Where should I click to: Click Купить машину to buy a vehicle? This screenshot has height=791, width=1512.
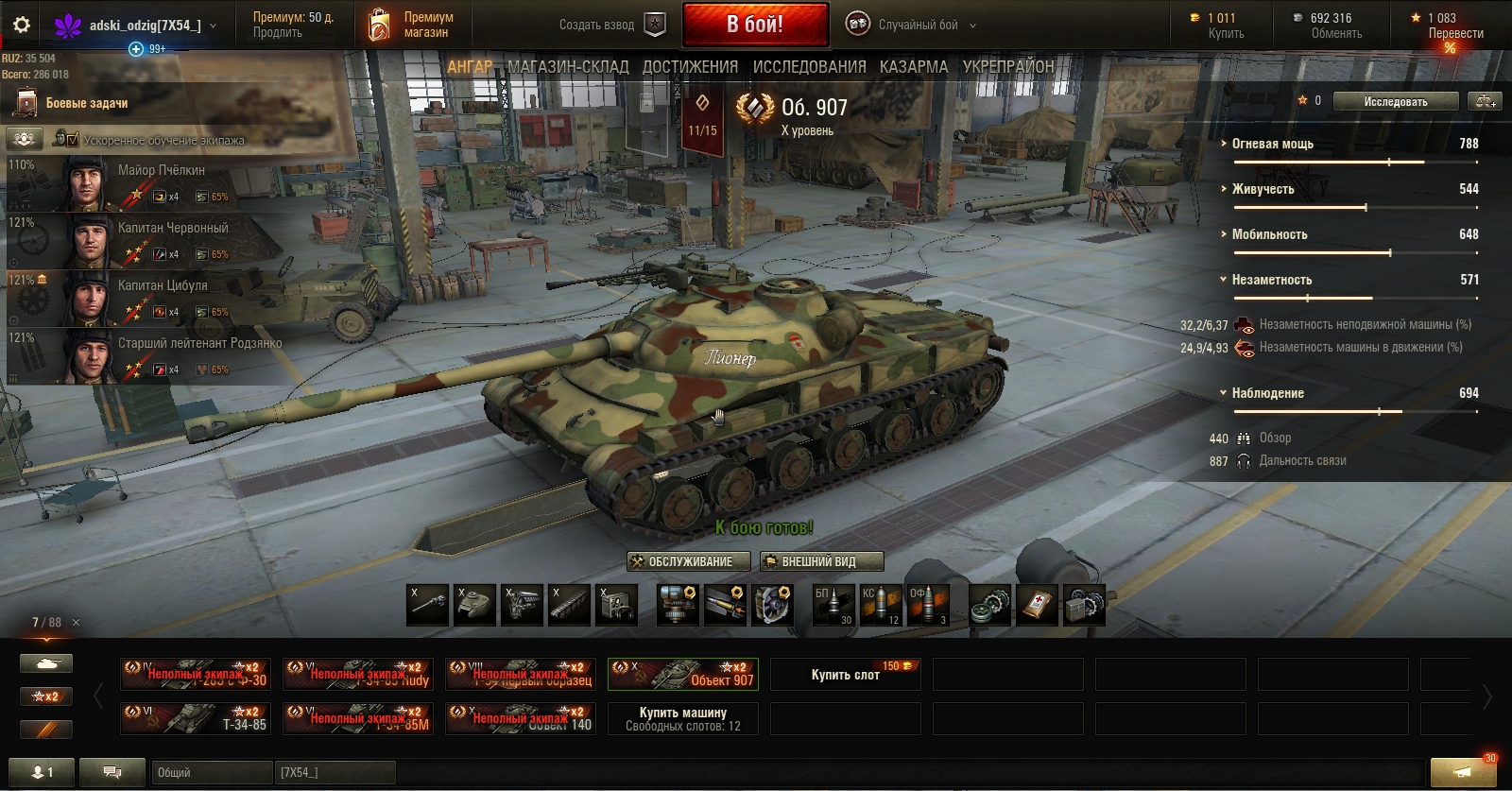(x=682, y=718)
